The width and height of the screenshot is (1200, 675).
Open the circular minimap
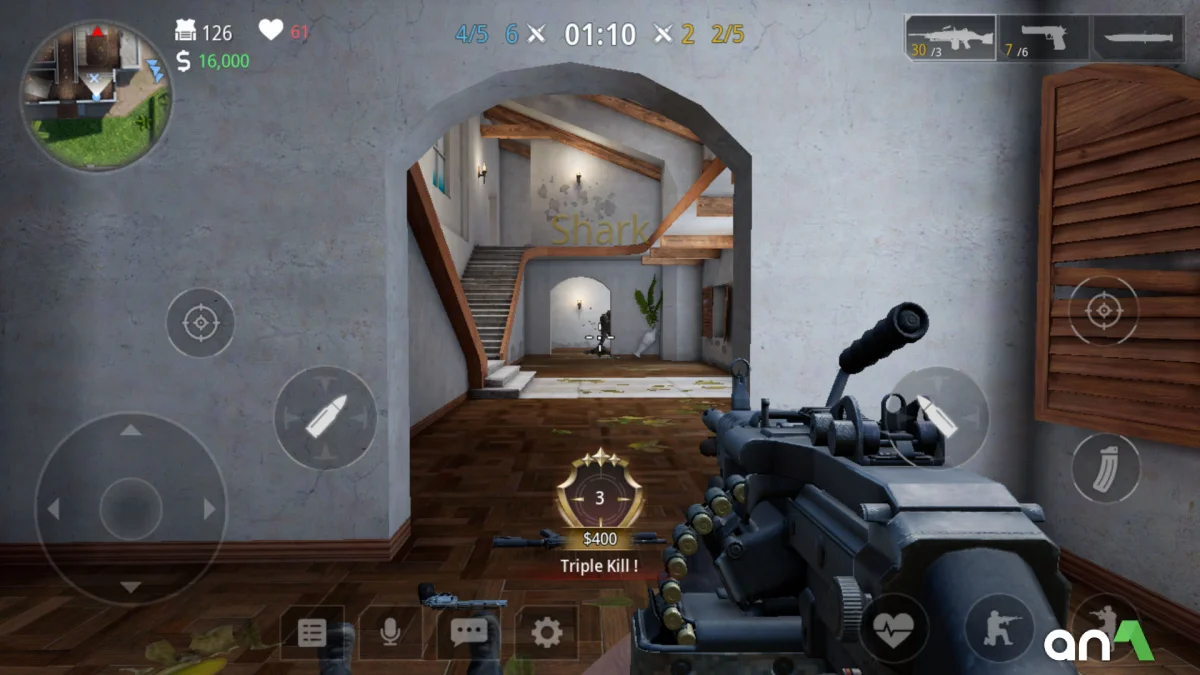click(x=96, y=96)
